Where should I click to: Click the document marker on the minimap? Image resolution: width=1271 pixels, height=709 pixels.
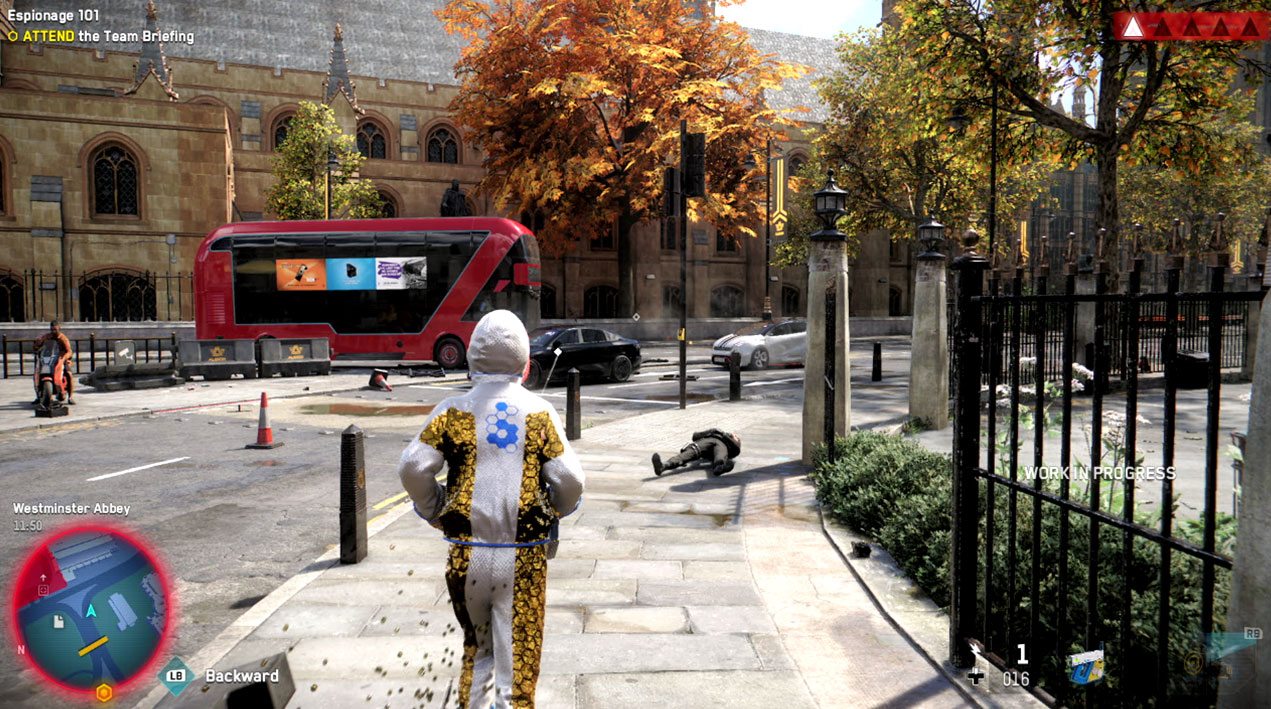coord(59,622)
